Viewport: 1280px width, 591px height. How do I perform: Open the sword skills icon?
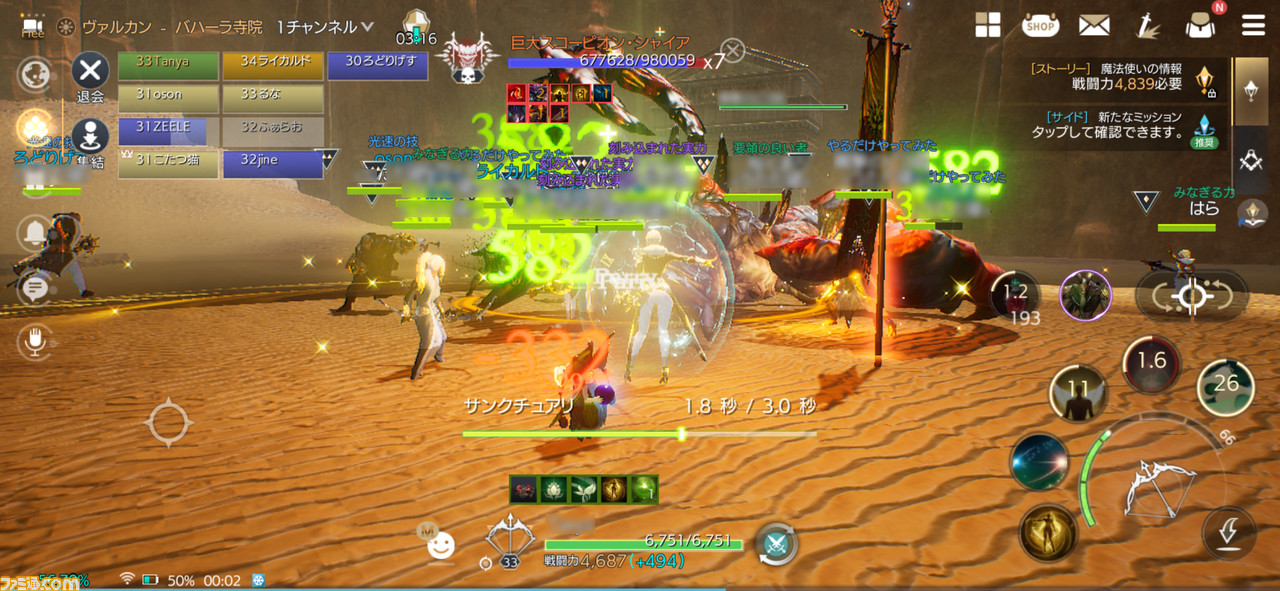[x=1147, y=26]
